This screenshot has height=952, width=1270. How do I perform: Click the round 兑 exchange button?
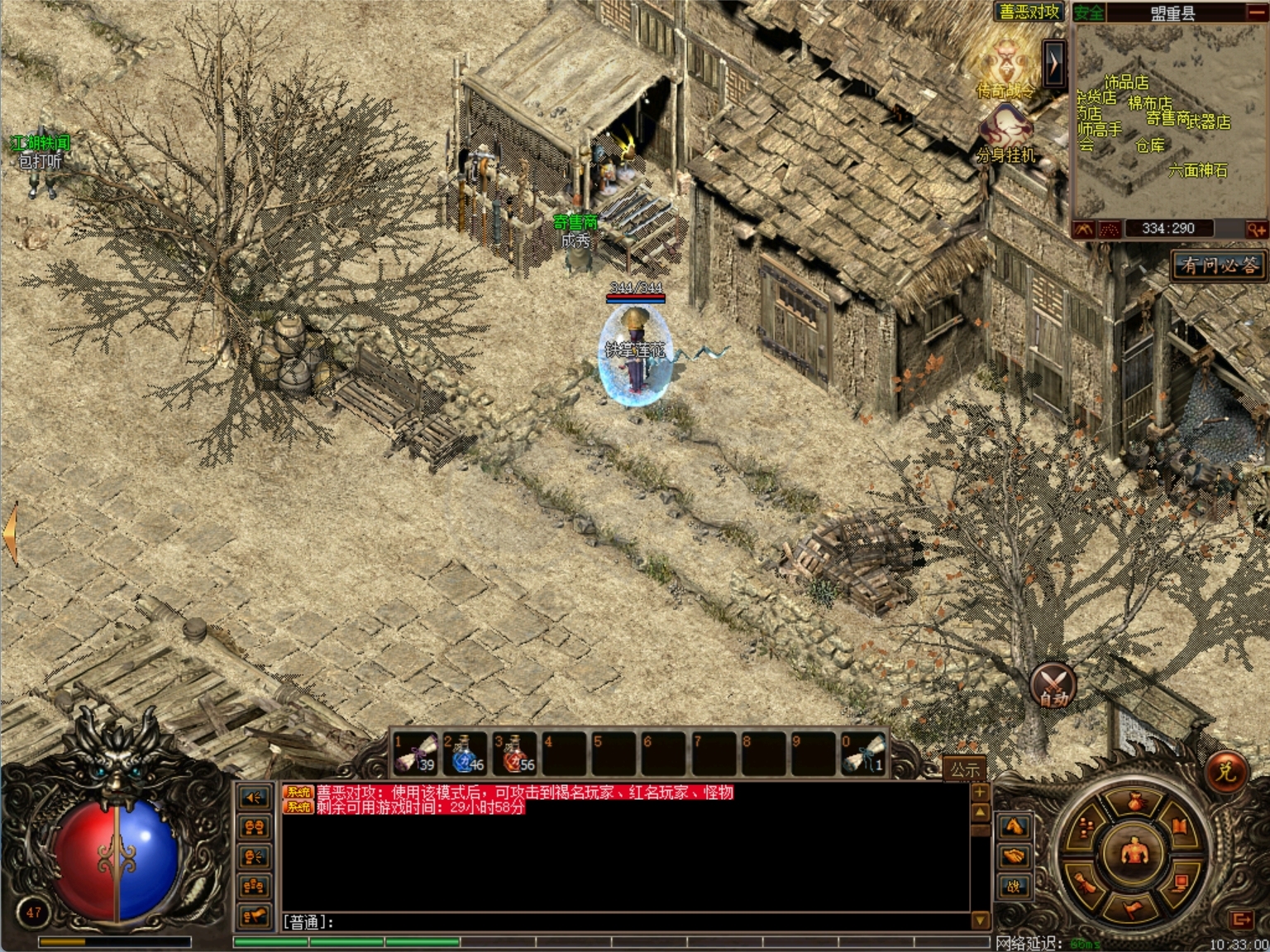1225,772
